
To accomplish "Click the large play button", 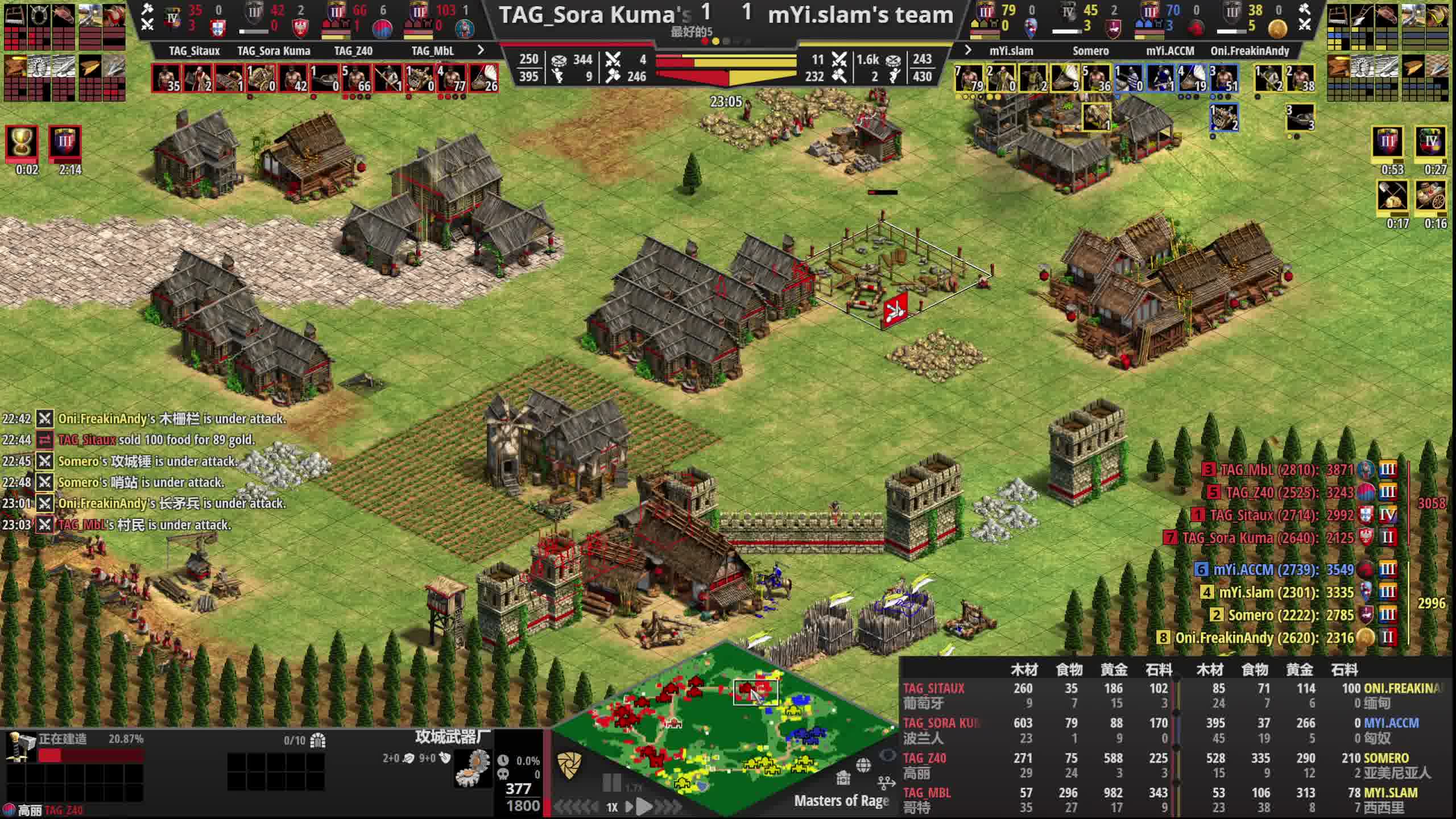I will (x=644, y=806).
